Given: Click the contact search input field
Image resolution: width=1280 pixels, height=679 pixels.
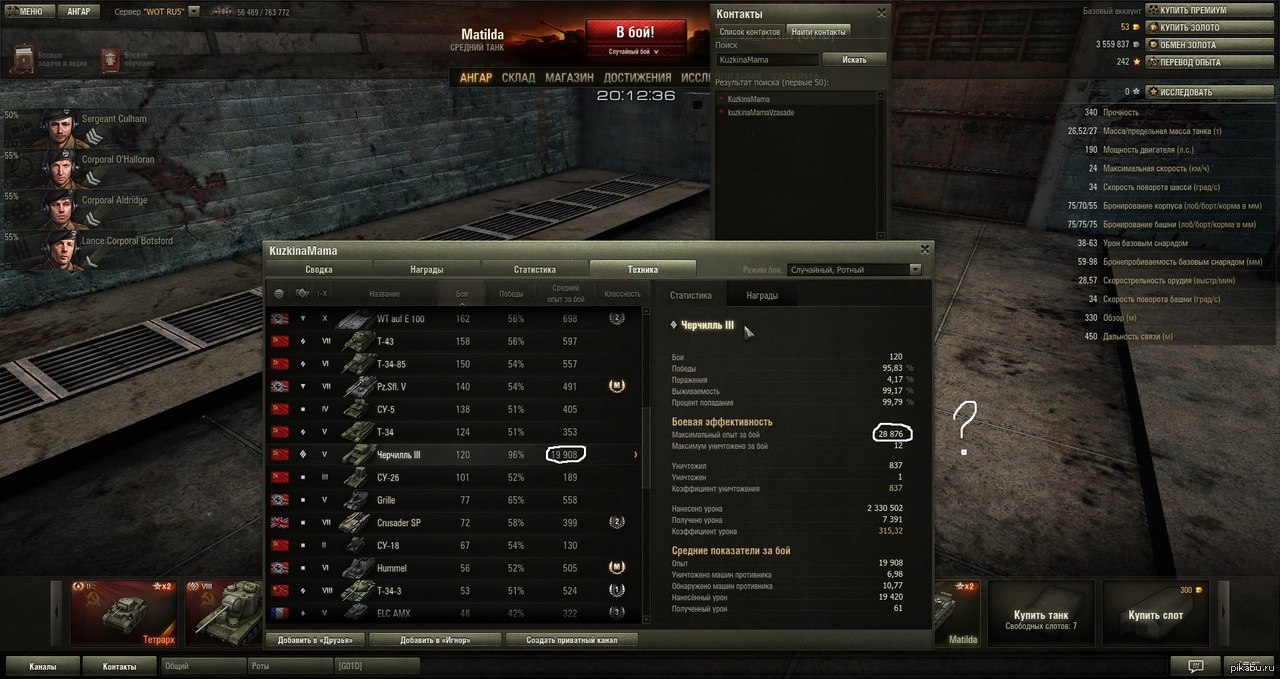Looking at the screenshot, I should (766, 60).
